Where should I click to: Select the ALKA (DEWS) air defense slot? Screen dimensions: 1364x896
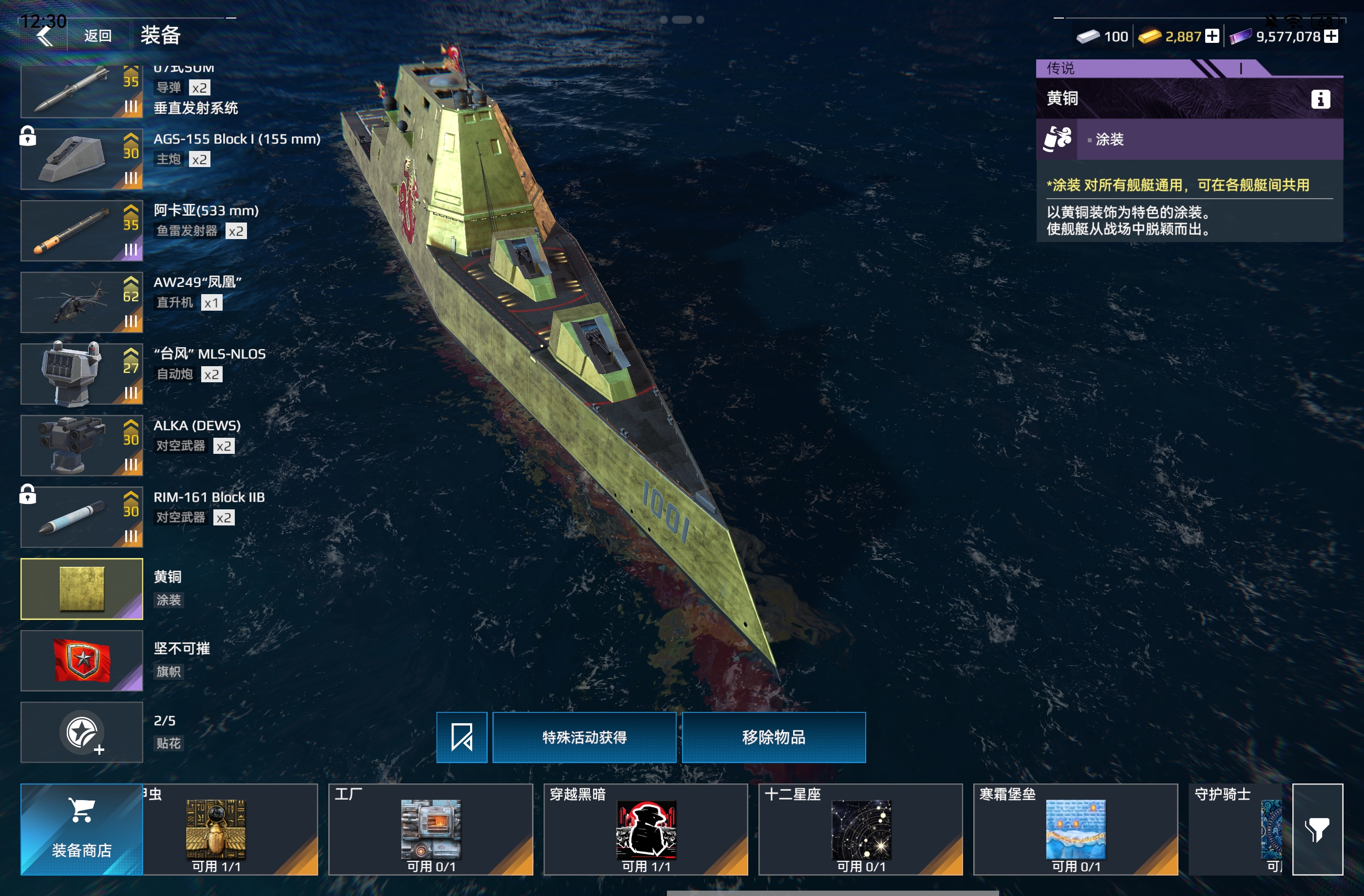point(81,446)
